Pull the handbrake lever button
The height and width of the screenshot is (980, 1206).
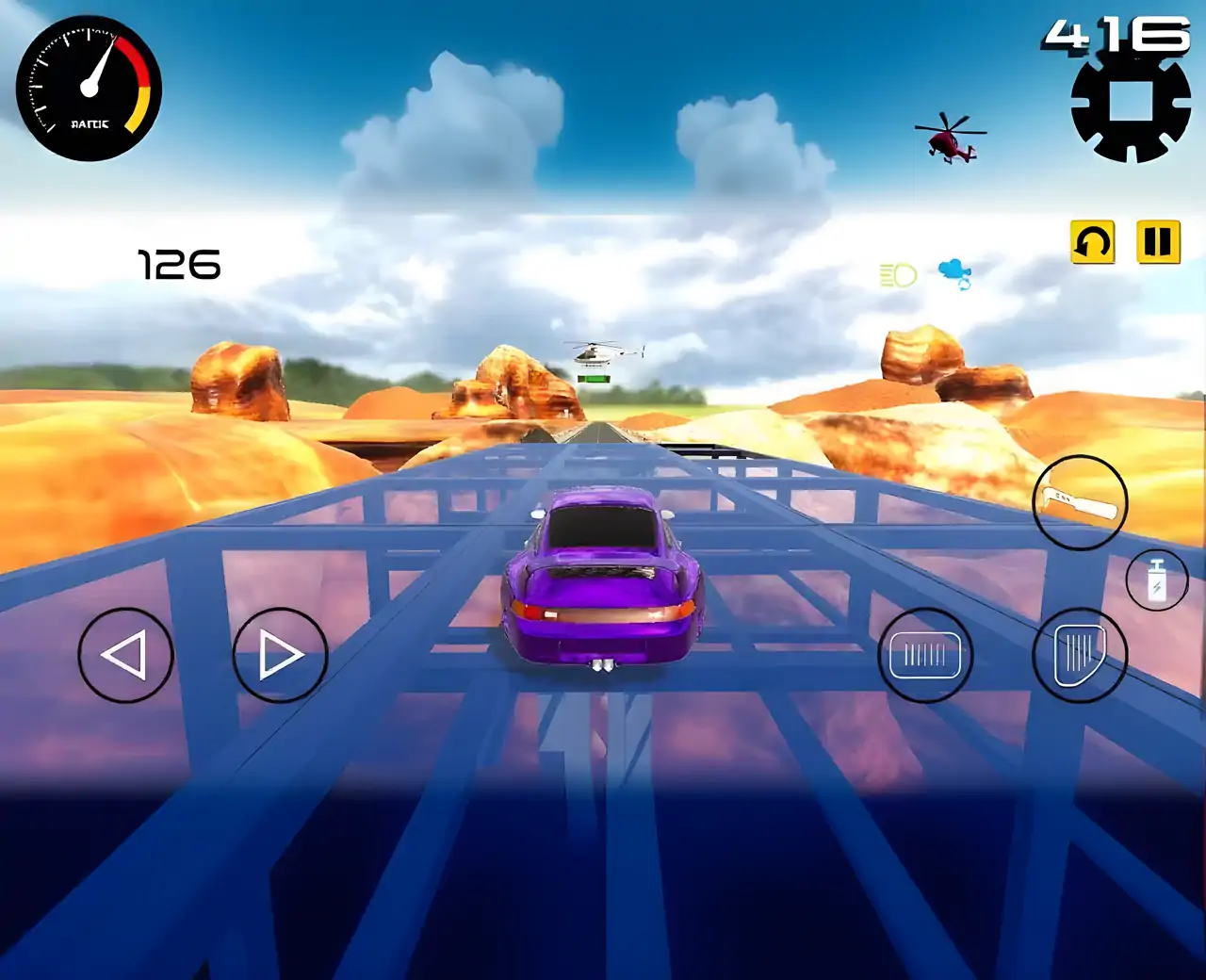(1080, 503)
